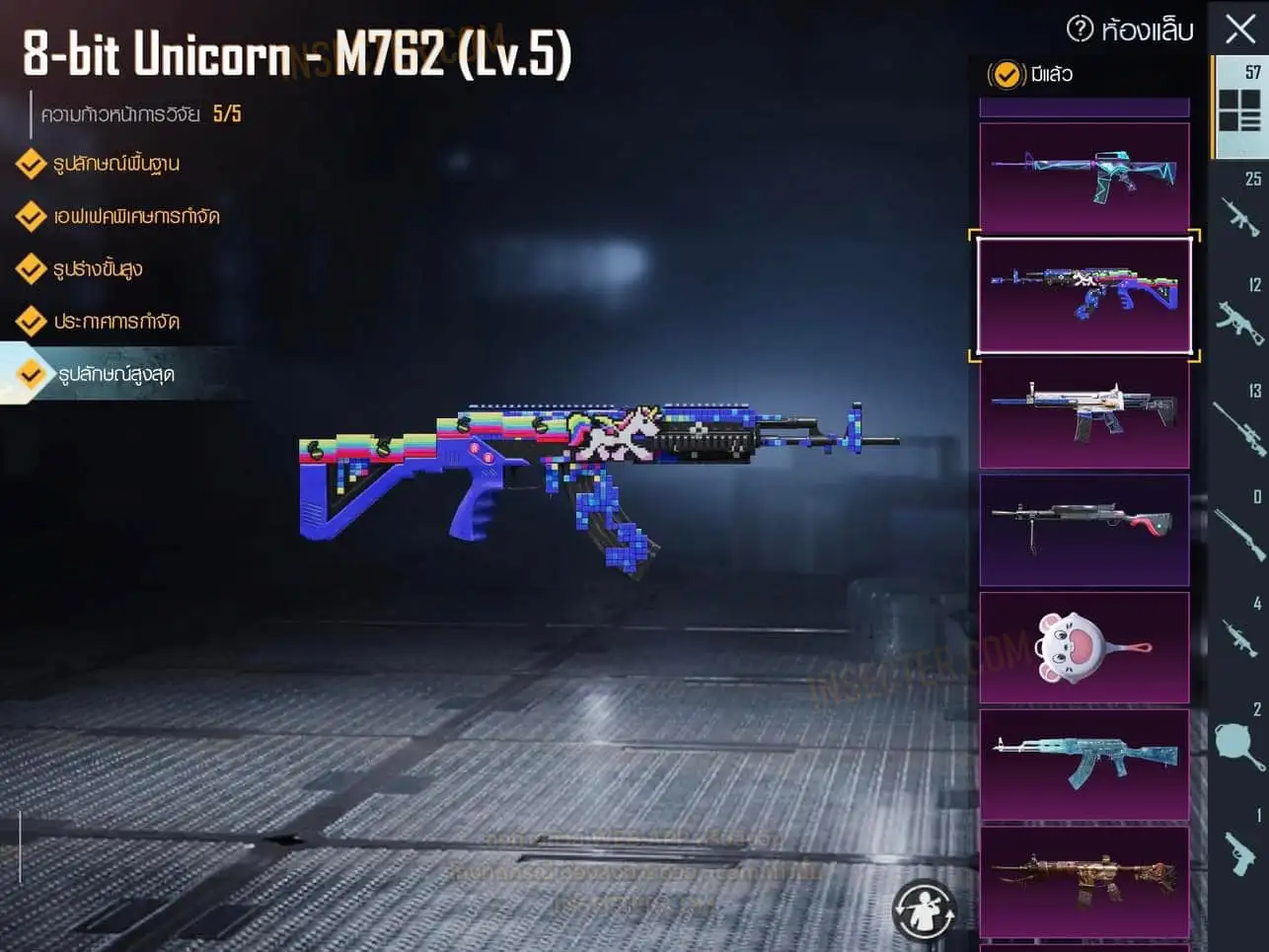Select the brown and gold rifle thumbnail
Screen dimensions: 1269x952
pyautogui.click(x=1083, y=881)
